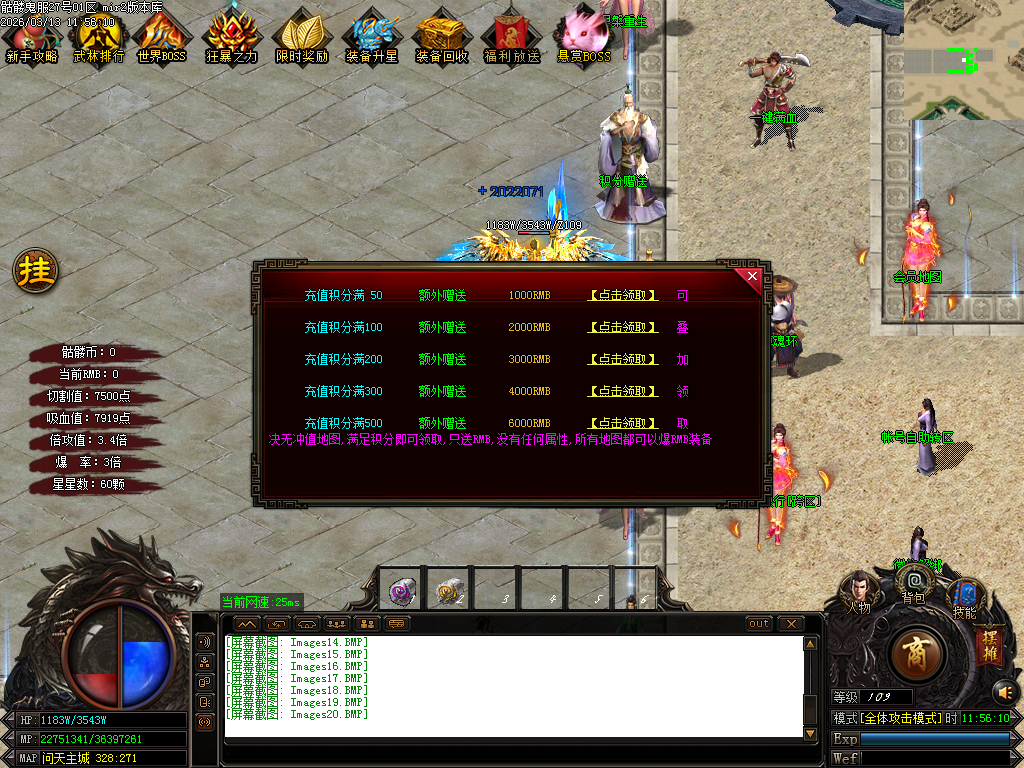1024x768 pixels.
Task: Toggle the round 挂 auto-play button
Action: 36,271
